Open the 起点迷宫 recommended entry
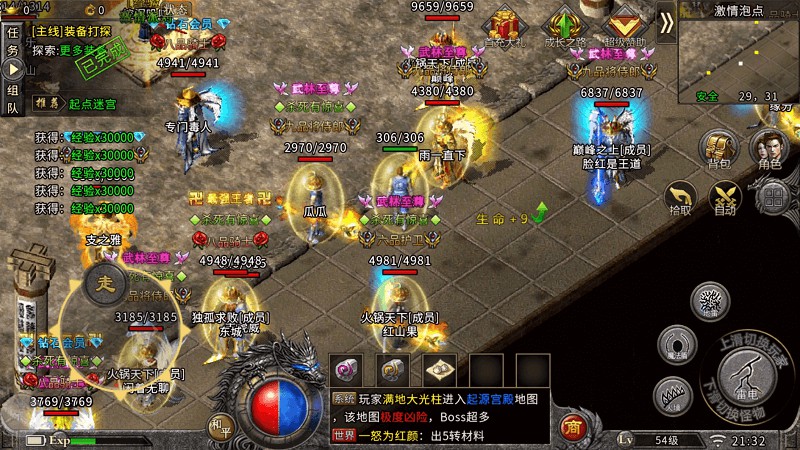Image resolution: width=800 pixels, height=450 pixels. pyautogui.click(x=92, y=103)
